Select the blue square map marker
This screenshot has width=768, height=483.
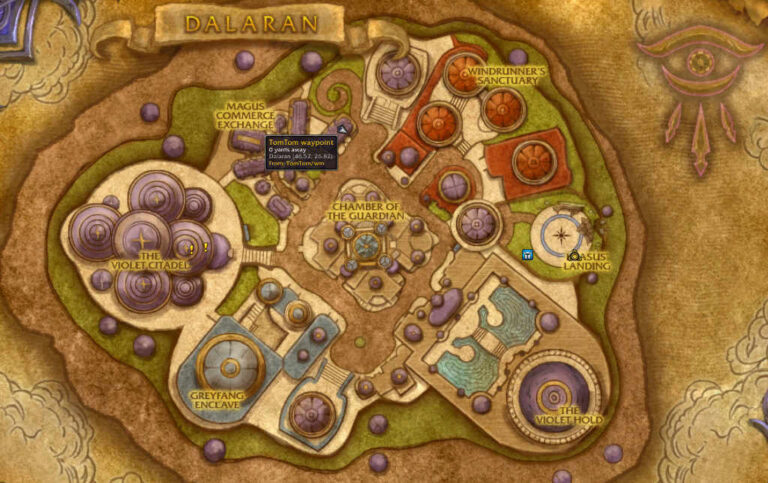pos(527,254)
